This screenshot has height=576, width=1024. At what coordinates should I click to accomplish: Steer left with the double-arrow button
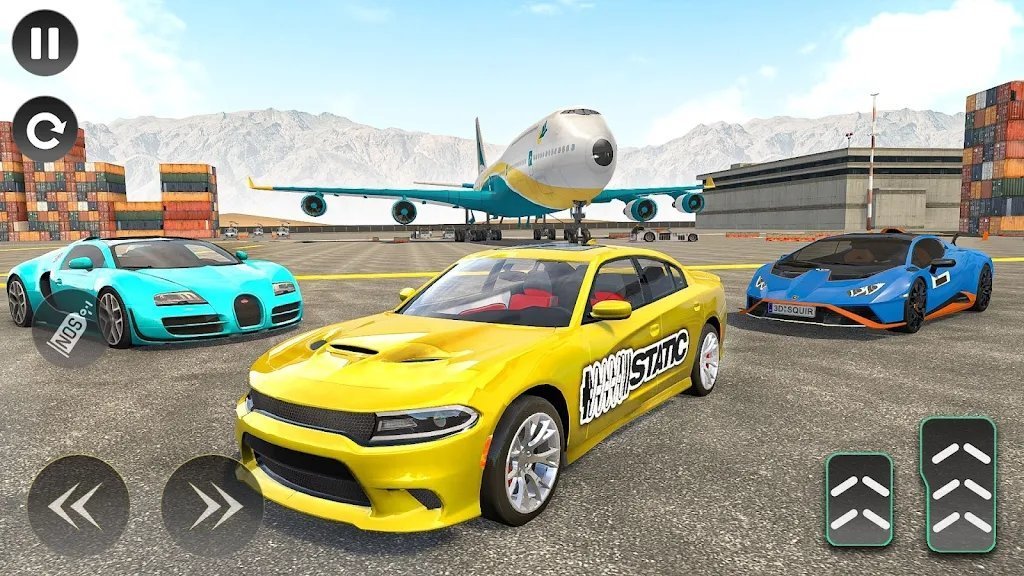click(x=78, y=506)
